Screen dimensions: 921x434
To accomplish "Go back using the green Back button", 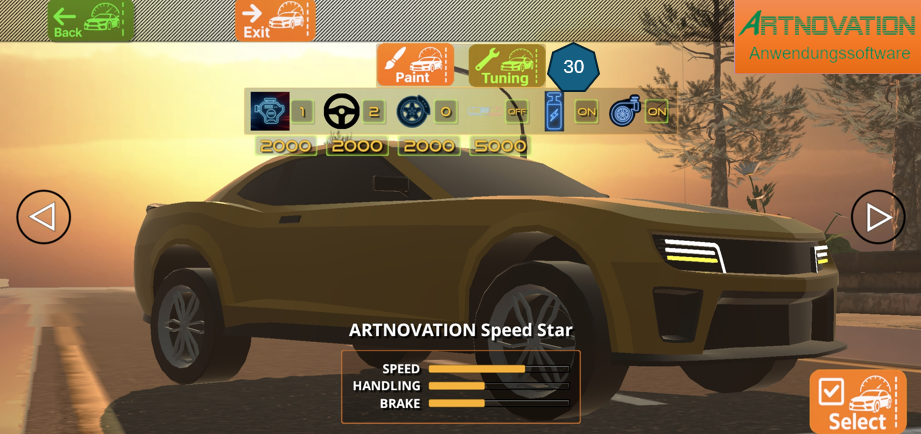I will pos(90,20).
